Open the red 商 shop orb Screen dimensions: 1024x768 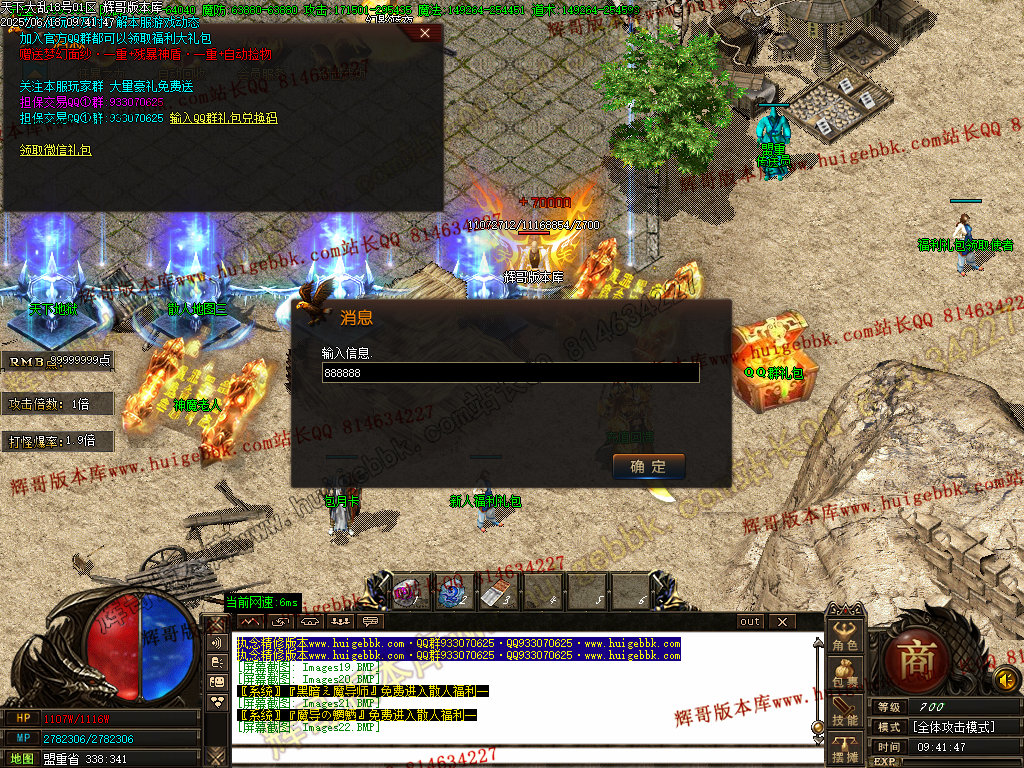(x=912, y=660)
